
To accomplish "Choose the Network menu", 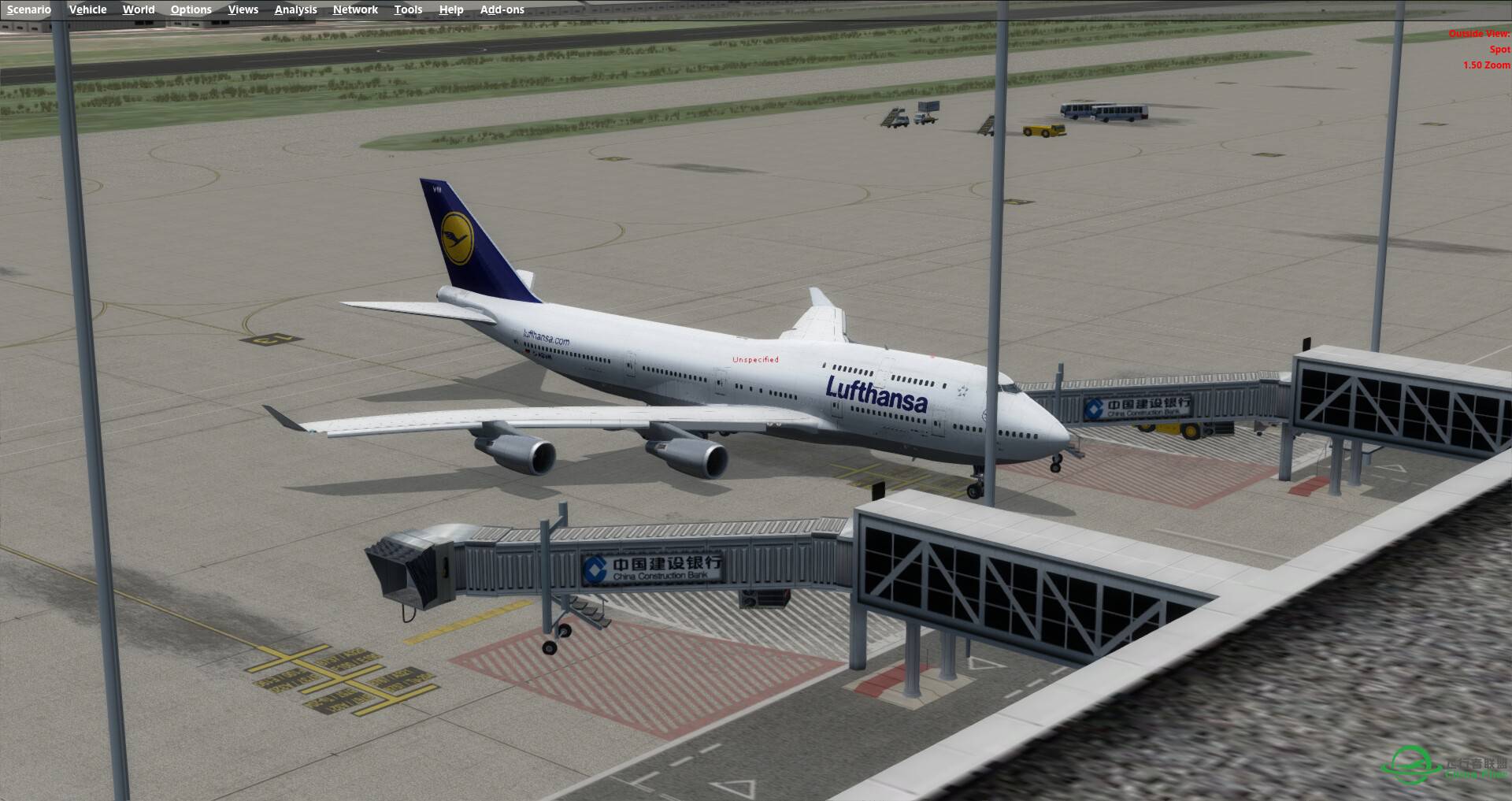I will coord(355,9).
